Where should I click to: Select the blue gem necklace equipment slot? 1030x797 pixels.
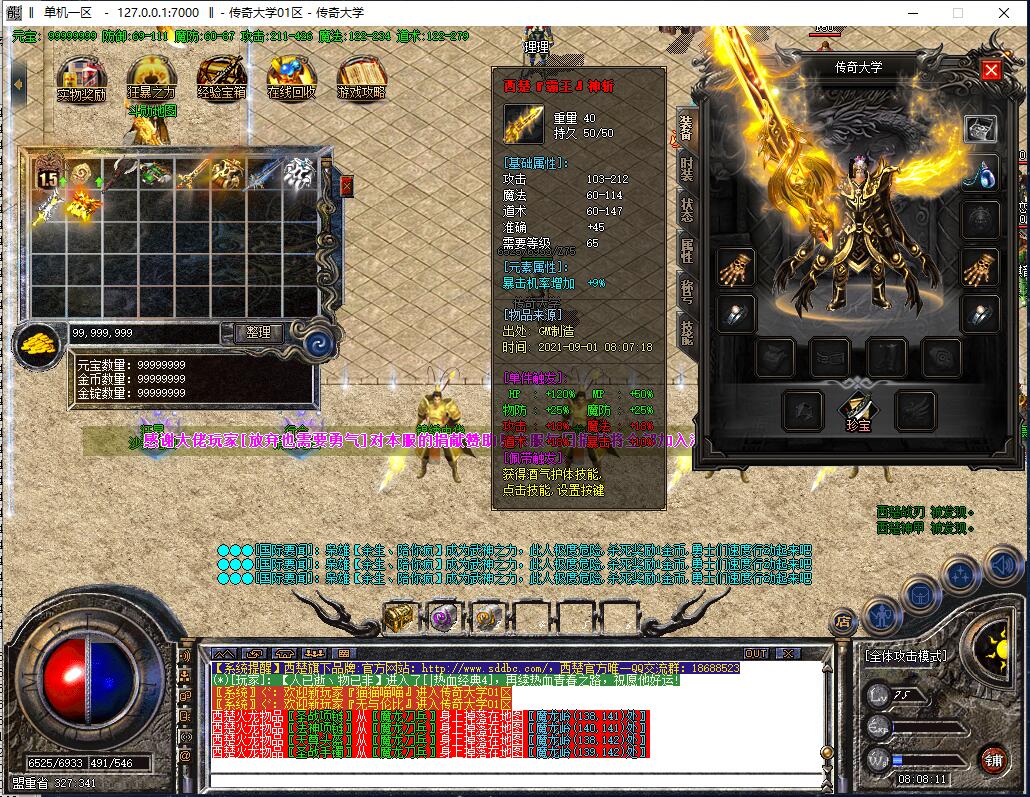[980, 173]
